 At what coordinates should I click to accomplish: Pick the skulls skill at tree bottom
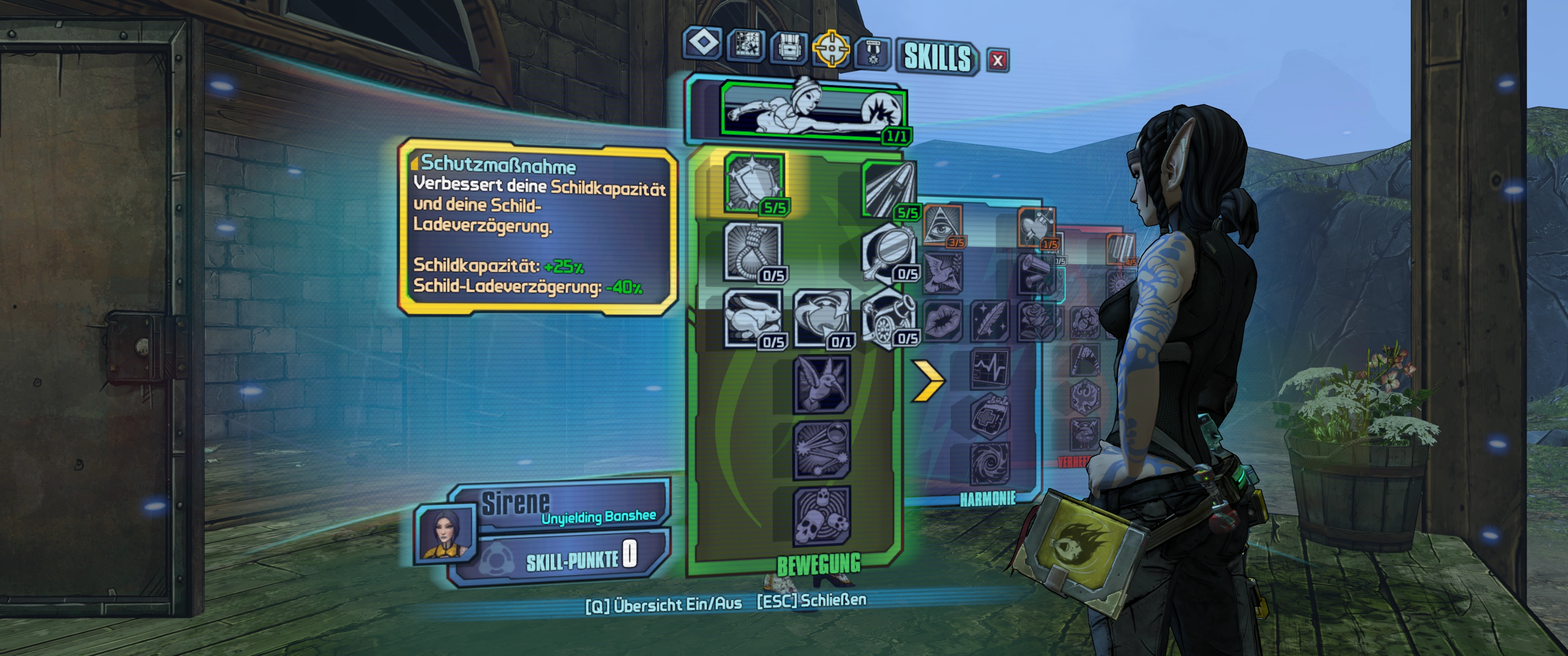(821, 515)
